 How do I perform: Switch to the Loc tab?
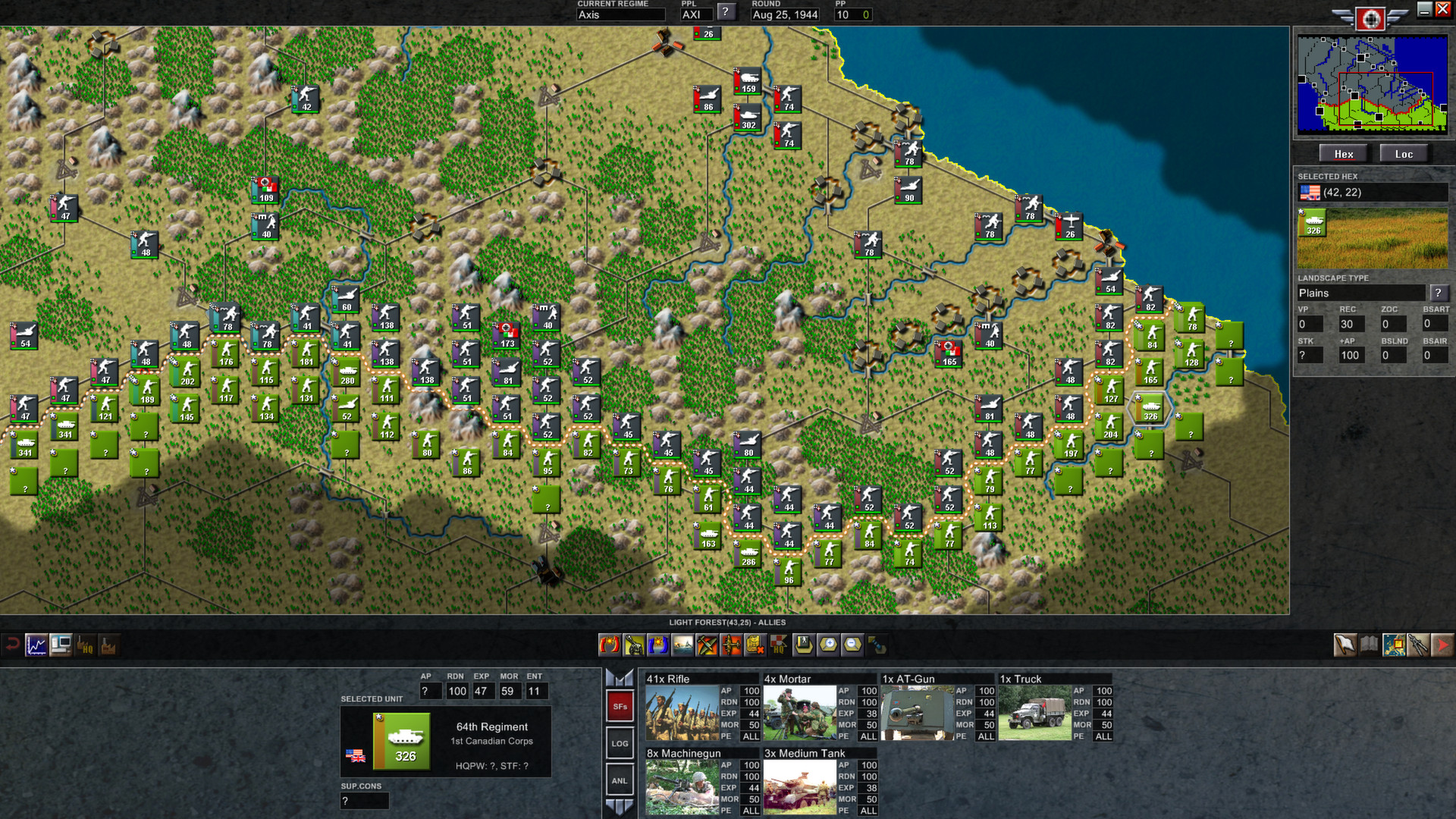(x=1404, y=153)
